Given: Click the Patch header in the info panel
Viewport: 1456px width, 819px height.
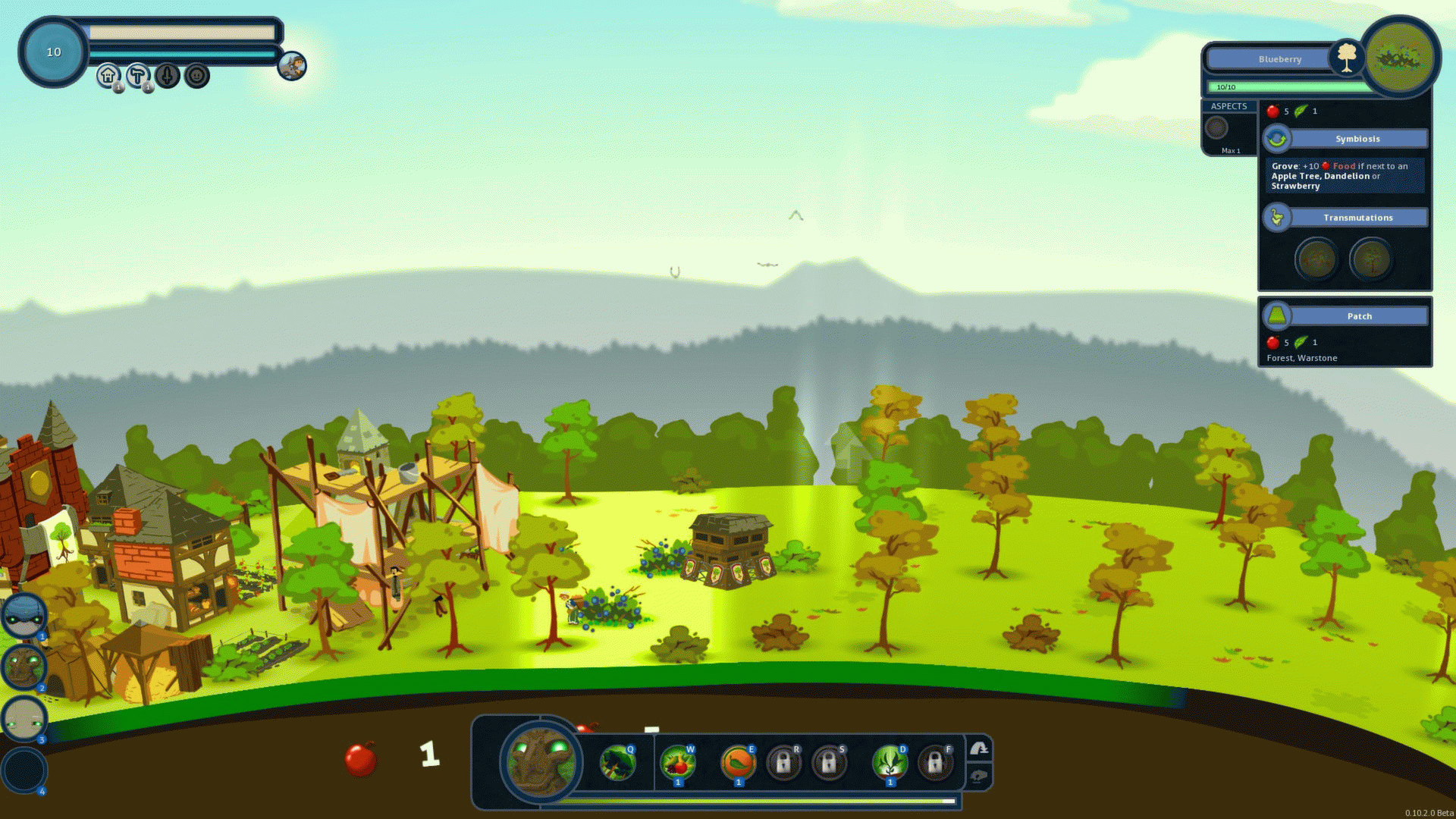Looking at the screenshot, I should [1359, 316].
